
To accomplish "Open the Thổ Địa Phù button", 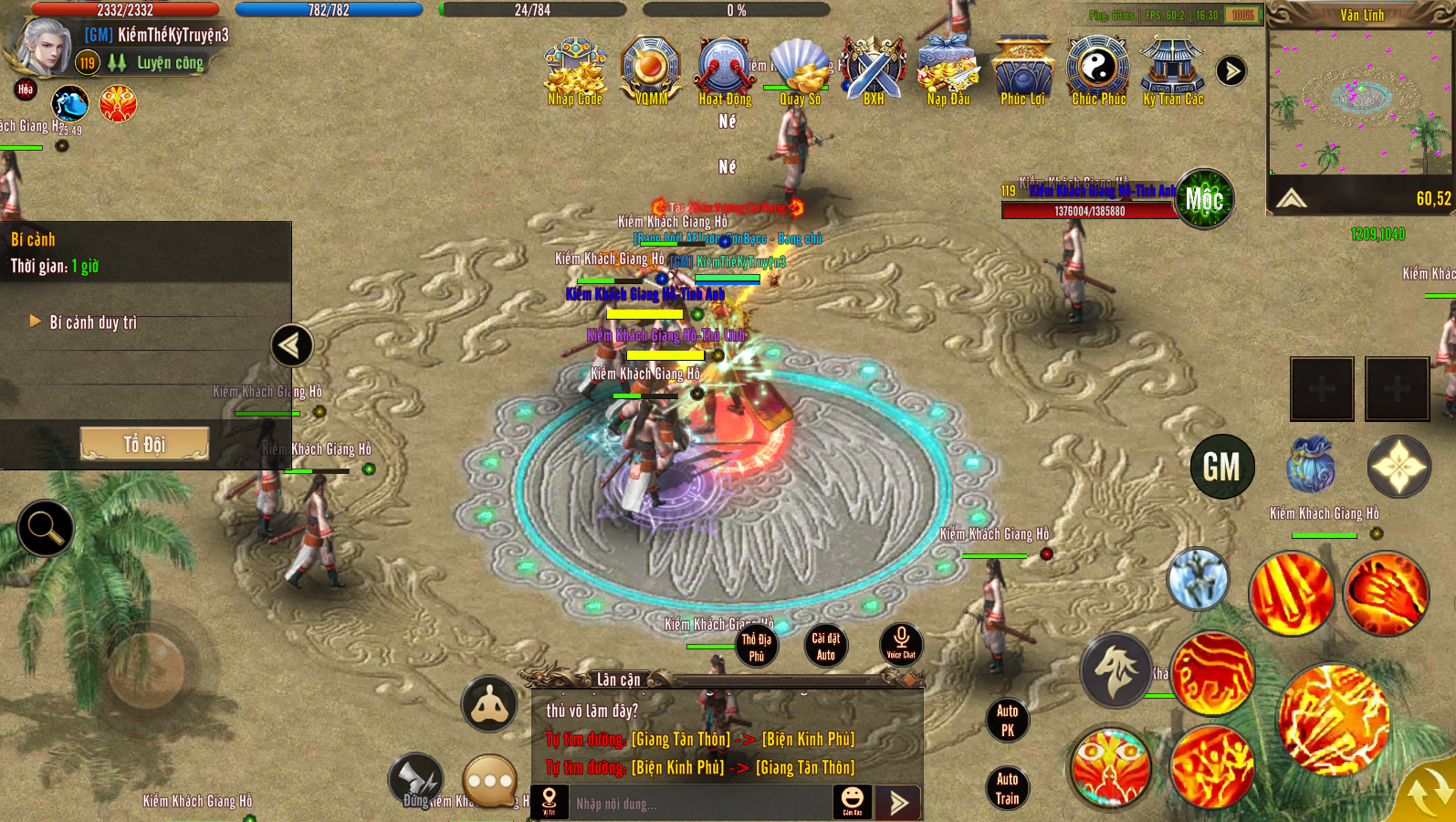I will (756, 647).
